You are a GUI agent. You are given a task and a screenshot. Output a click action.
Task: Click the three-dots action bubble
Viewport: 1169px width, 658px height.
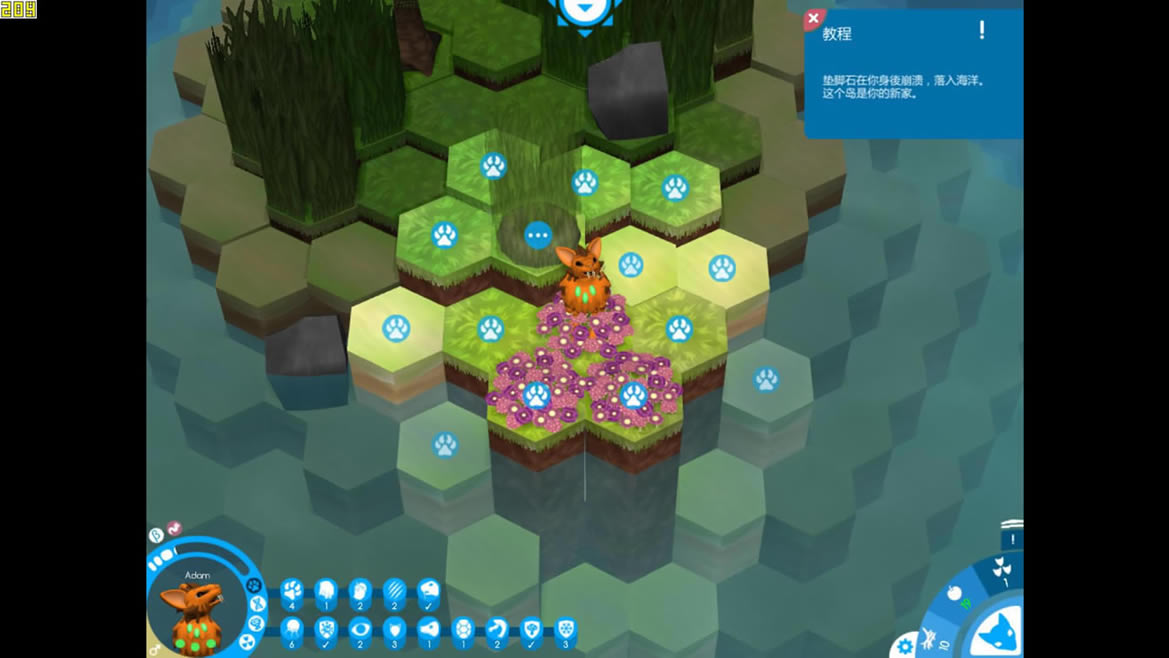point(538,235)
